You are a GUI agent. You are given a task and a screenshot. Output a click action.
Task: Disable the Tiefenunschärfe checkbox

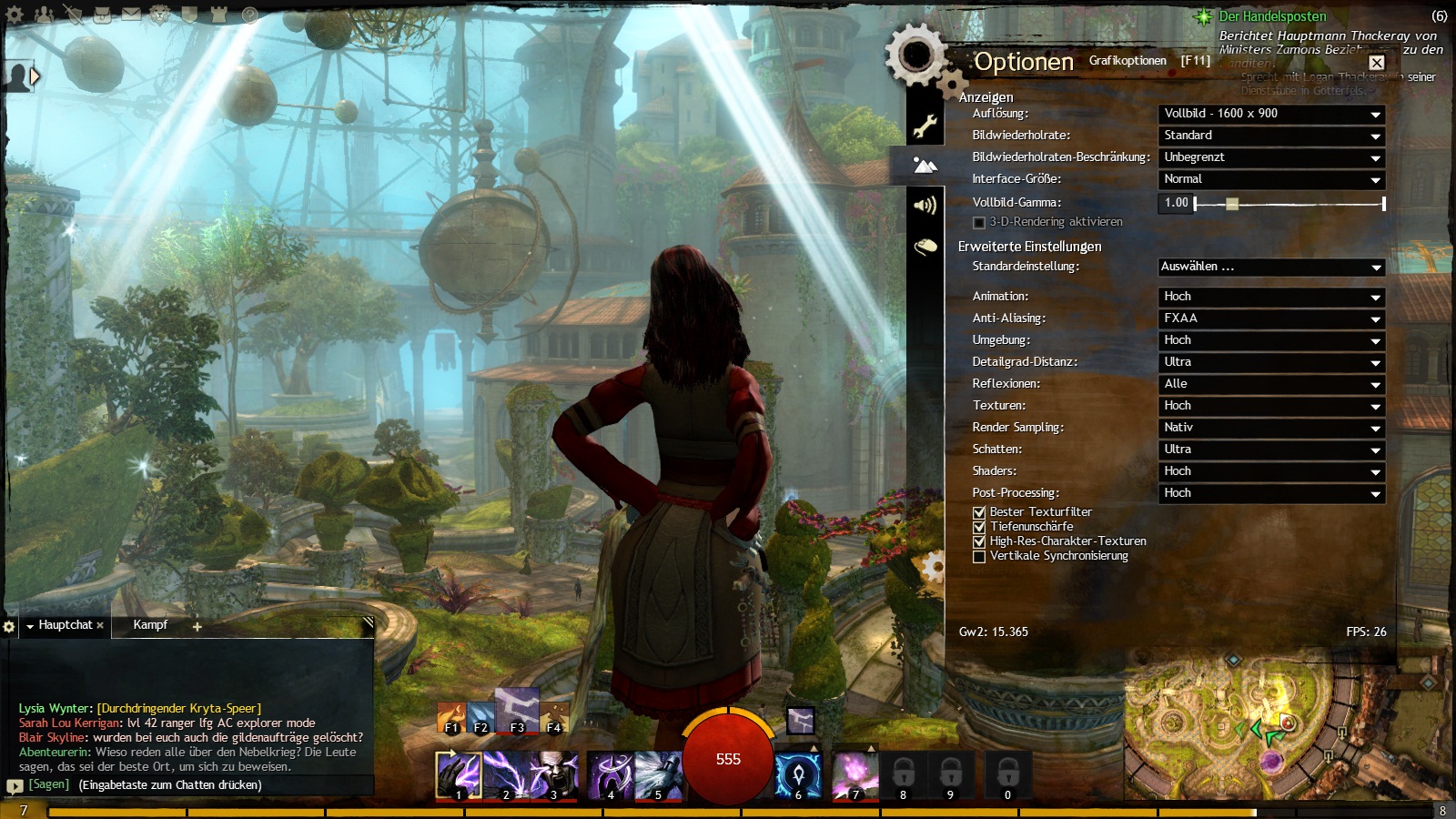980,527
